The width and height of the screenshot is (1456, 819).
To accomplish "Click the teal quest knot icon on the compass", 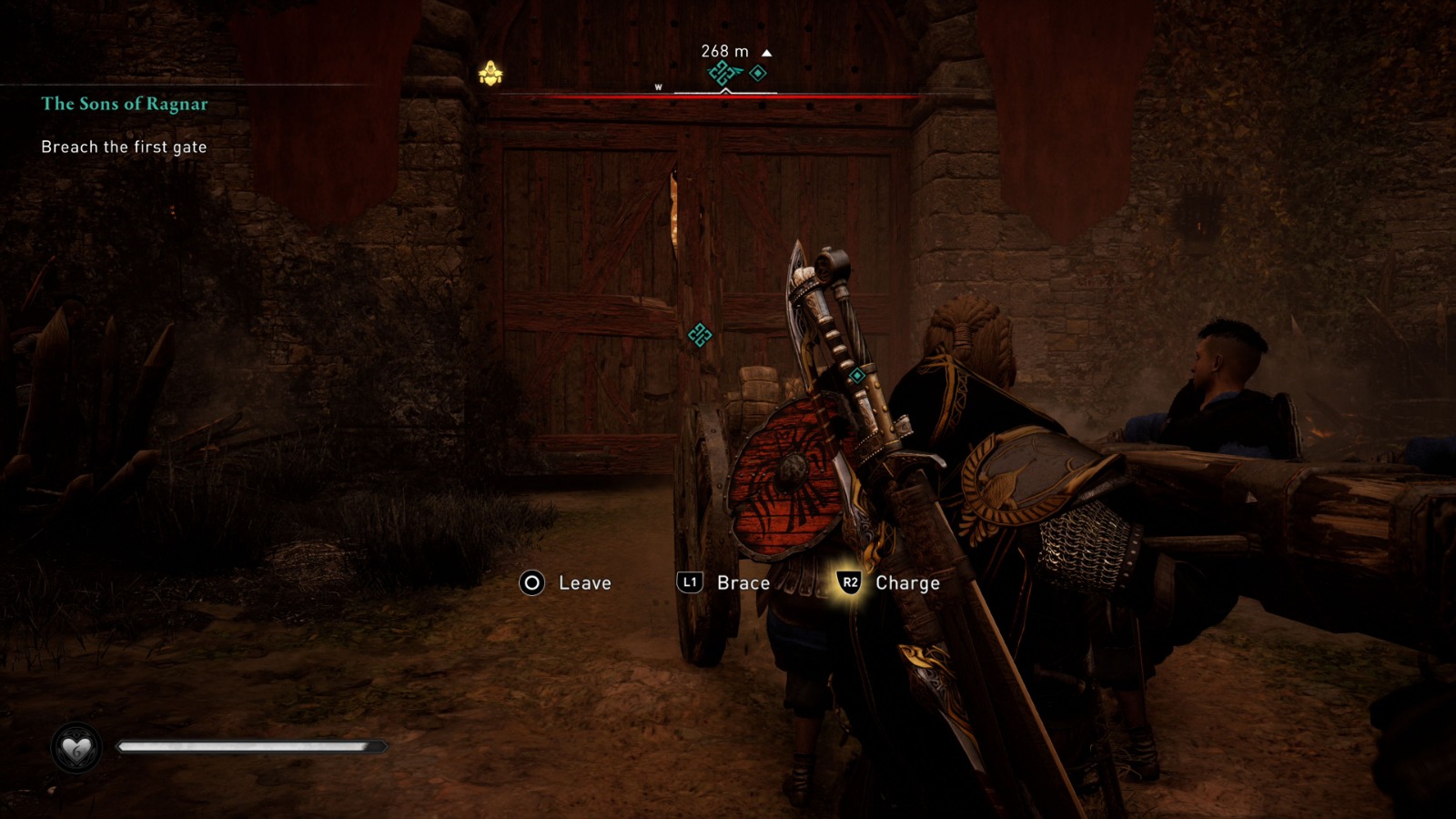I will tap(719, 74).
